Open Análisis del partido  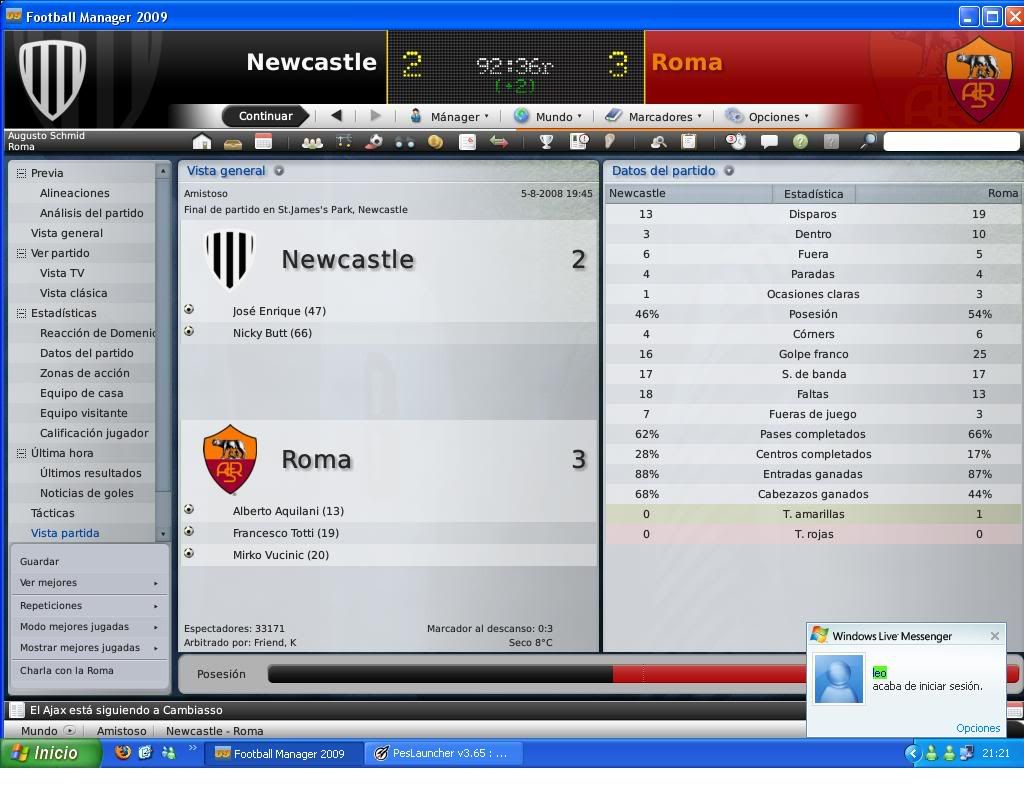tap(91, 213)
